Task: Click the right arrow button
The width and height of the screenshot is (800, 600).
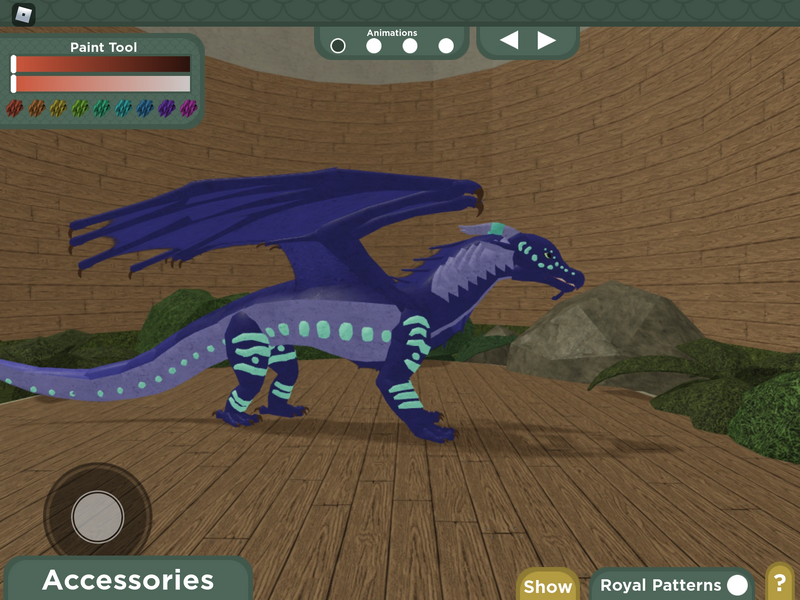Action: [x=546, y=40]
